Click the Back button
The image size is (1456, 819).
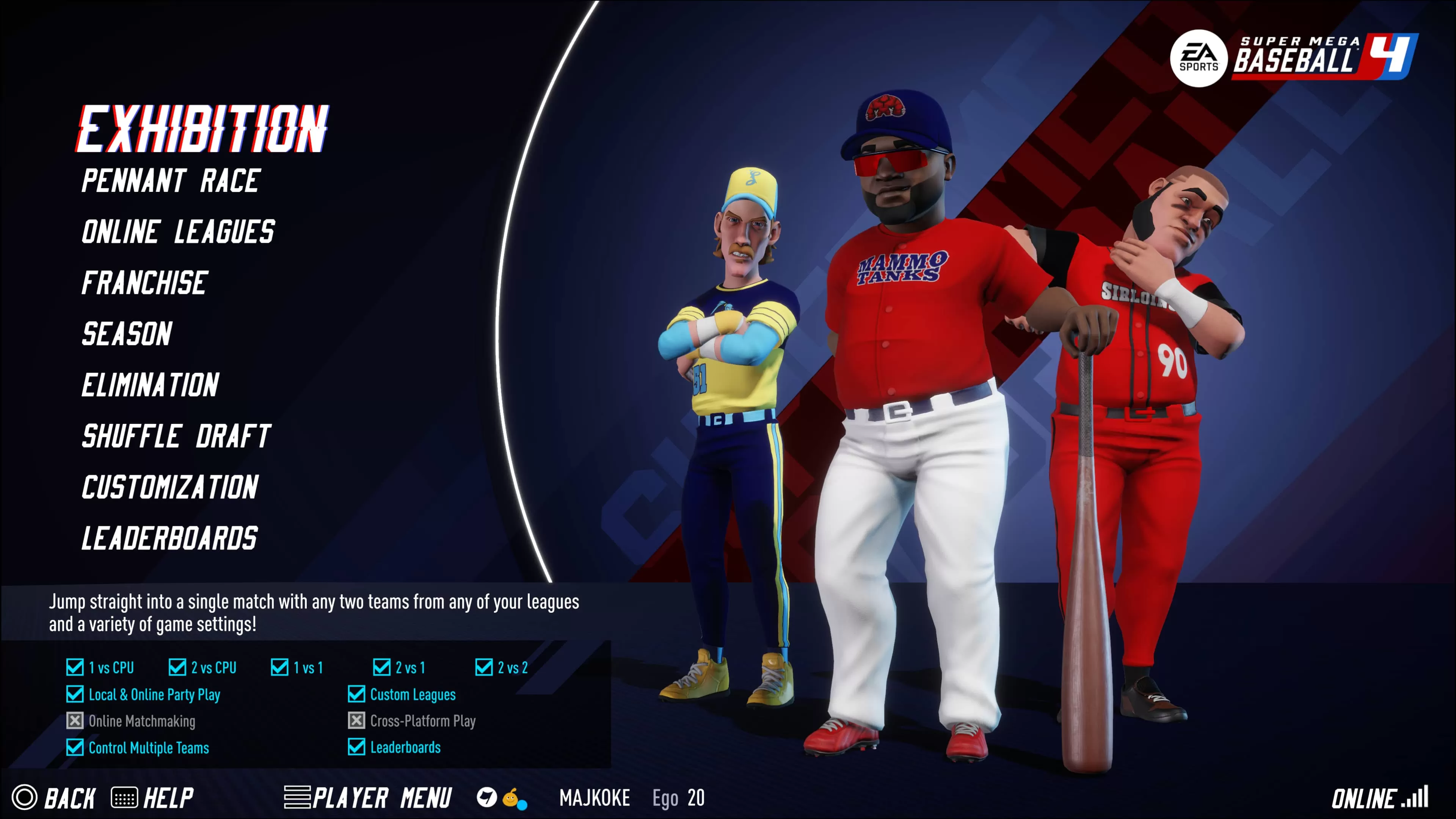point(54,797)
